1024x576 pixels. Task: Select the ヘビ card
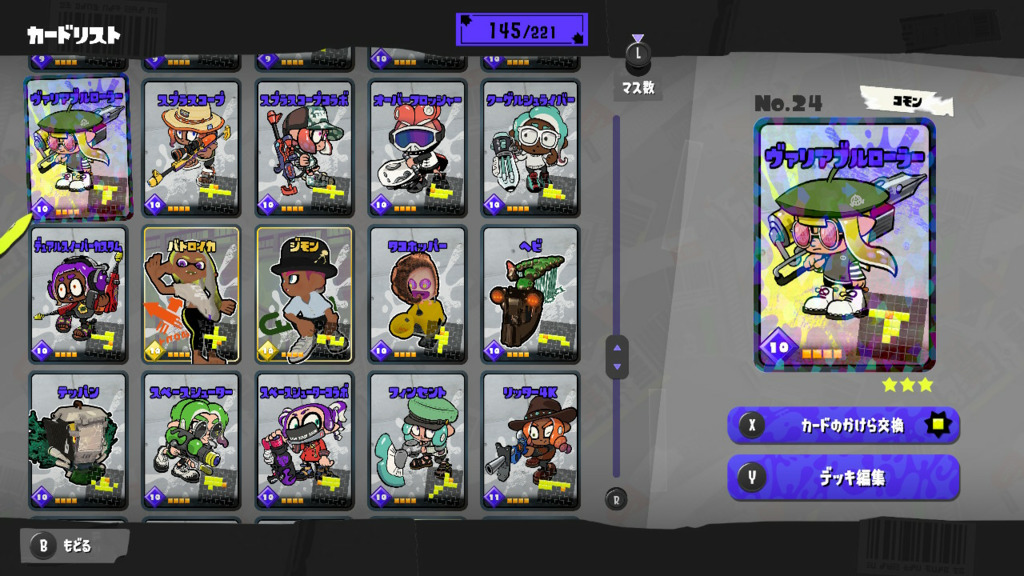click(x=531, y=294)
